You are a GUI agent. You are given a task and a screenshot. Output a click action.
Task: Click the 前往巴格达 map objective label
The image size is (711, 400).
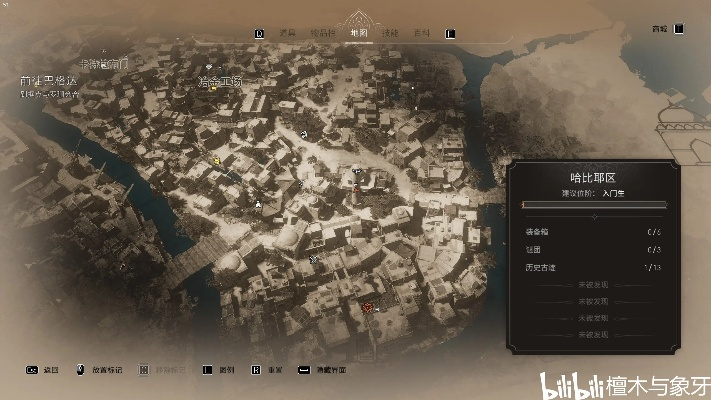pyautogui.click(x=48, y=80)
